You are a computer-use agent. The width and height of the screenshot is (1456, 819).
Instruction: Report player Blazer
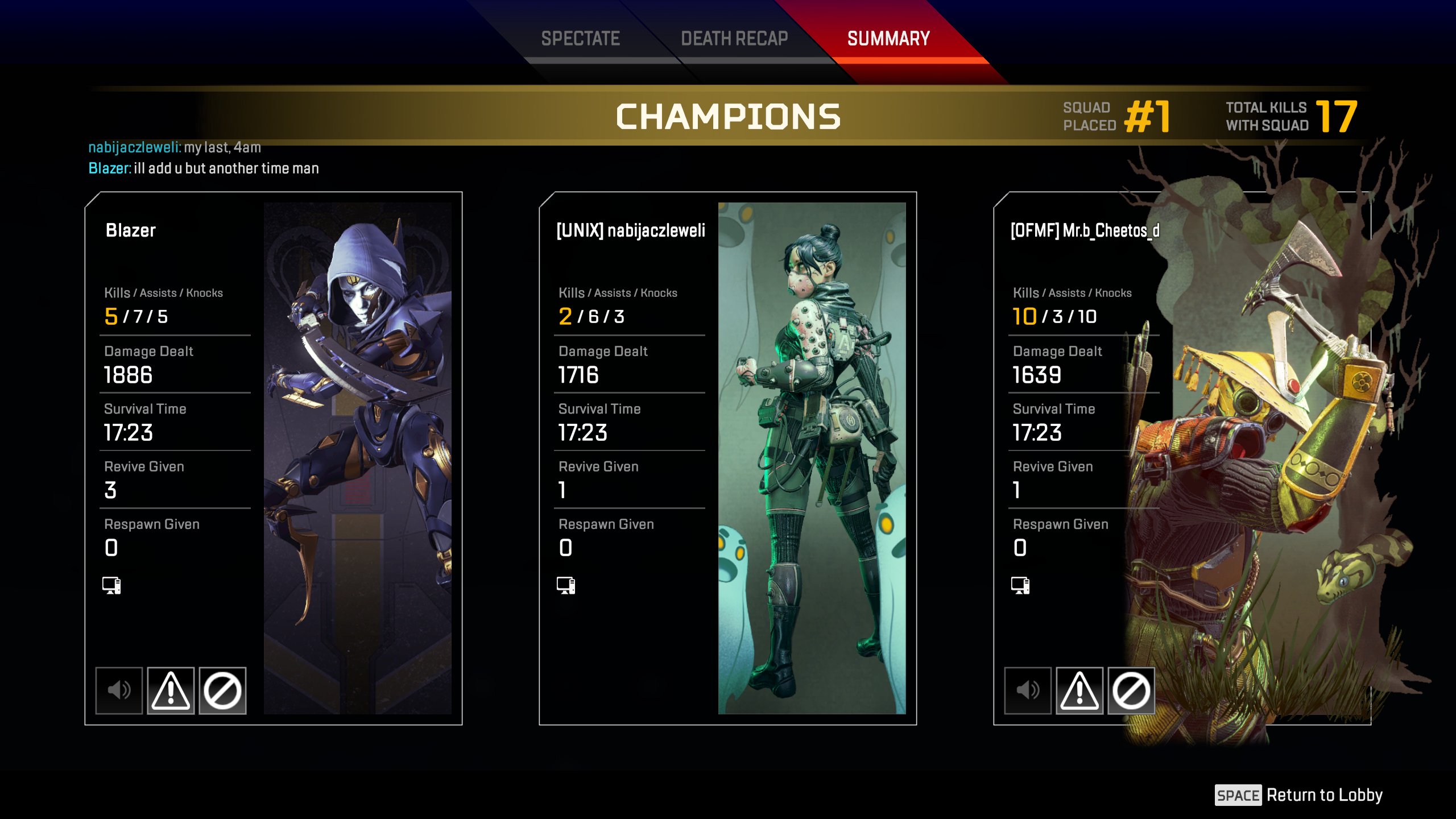click(171, 690)
